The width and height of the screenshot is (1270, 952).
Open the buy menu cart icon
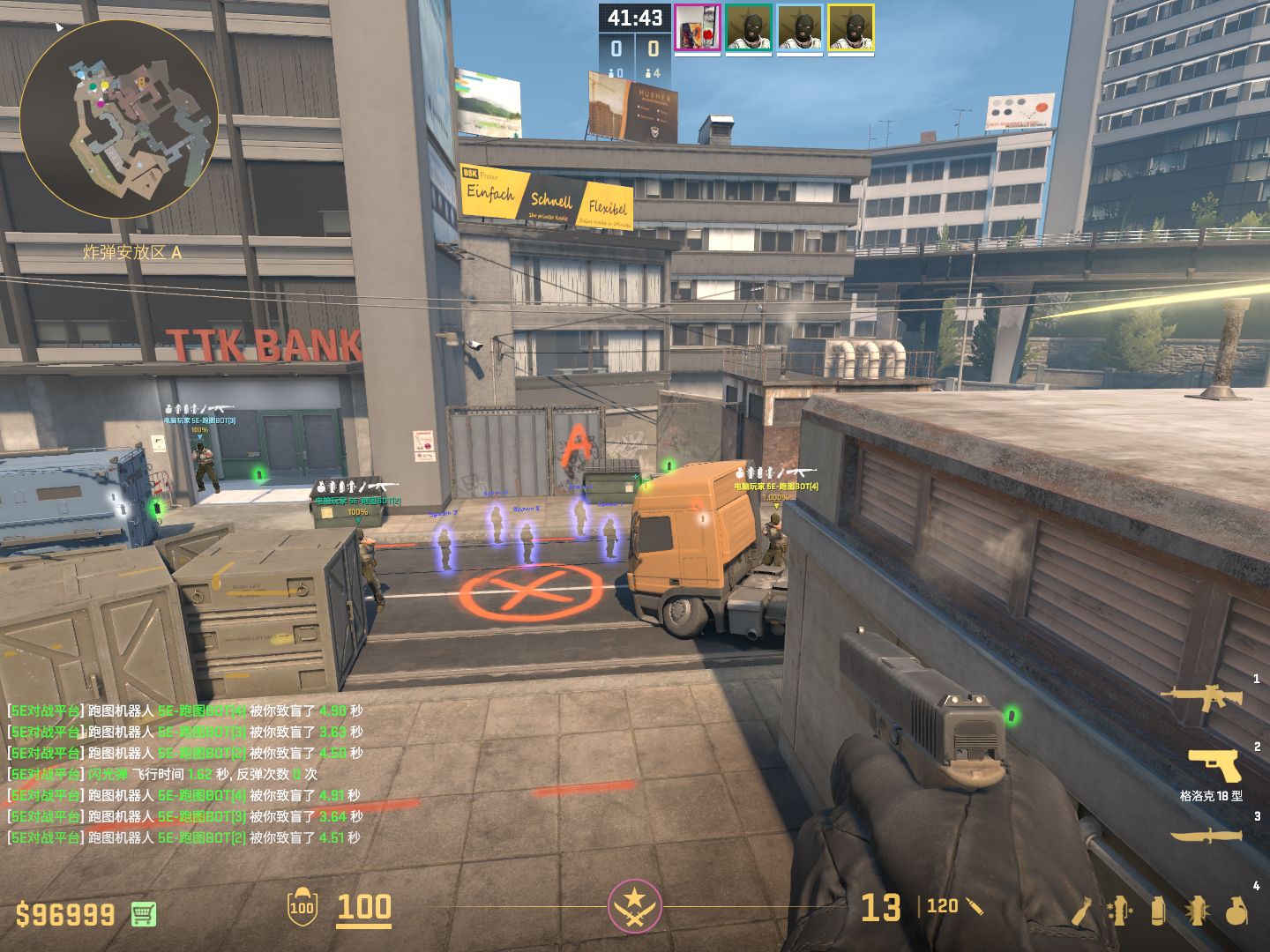coord(144,914)
